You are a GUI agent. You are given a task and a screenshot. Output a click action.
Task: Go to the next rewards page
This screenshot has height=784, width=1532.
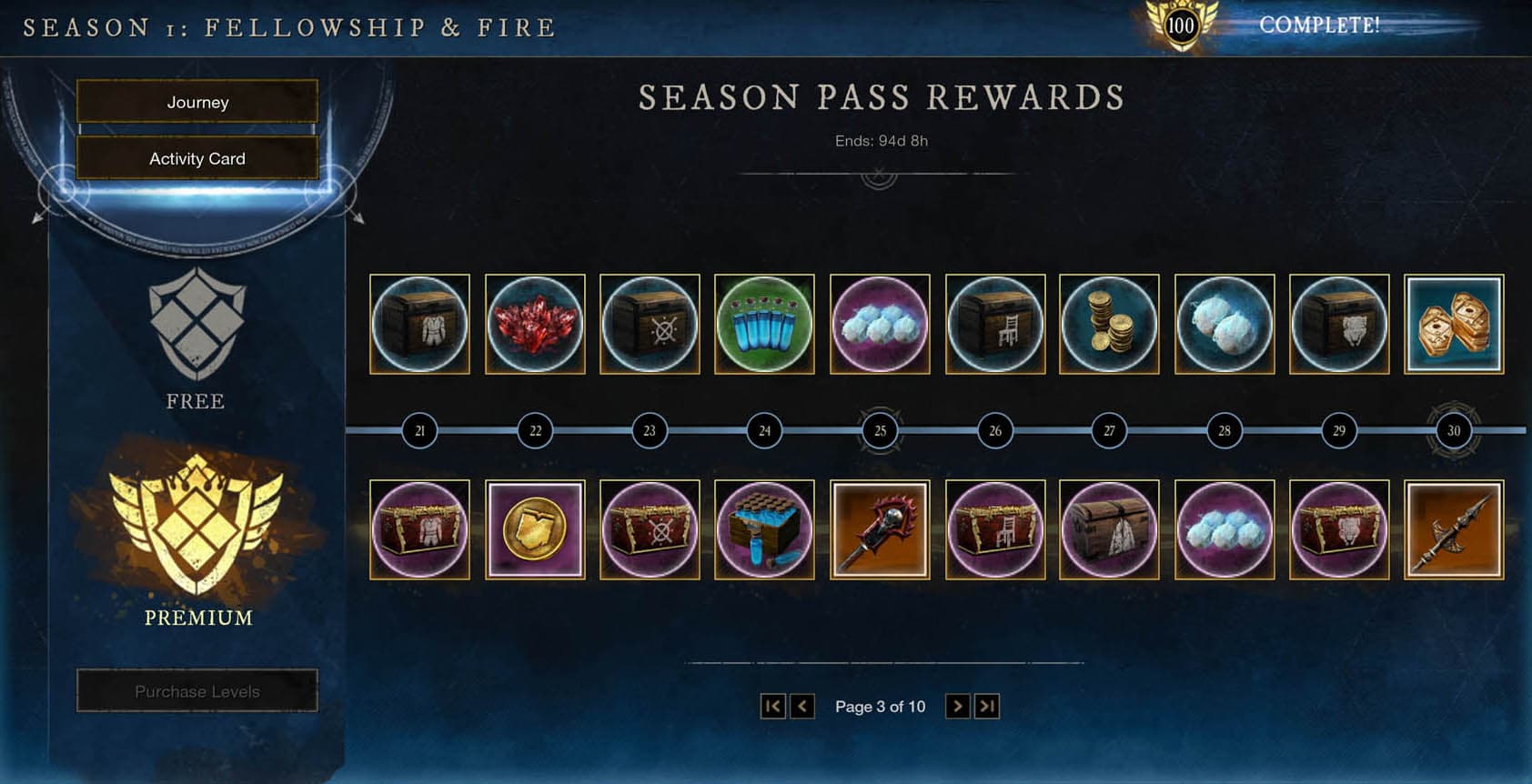pos(956,706)
